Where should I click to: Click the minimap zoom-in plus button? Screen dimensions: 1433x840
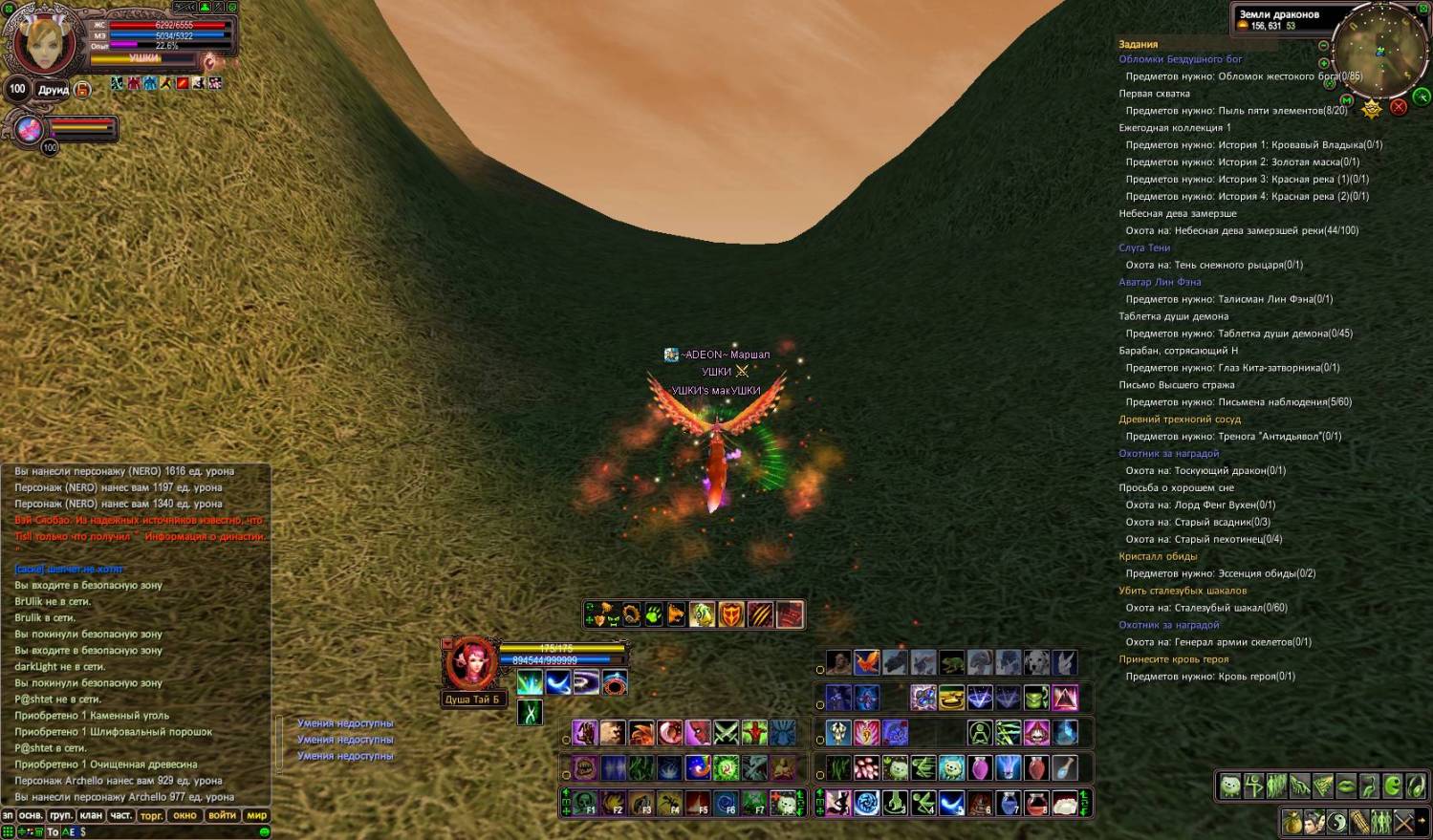1323,63
